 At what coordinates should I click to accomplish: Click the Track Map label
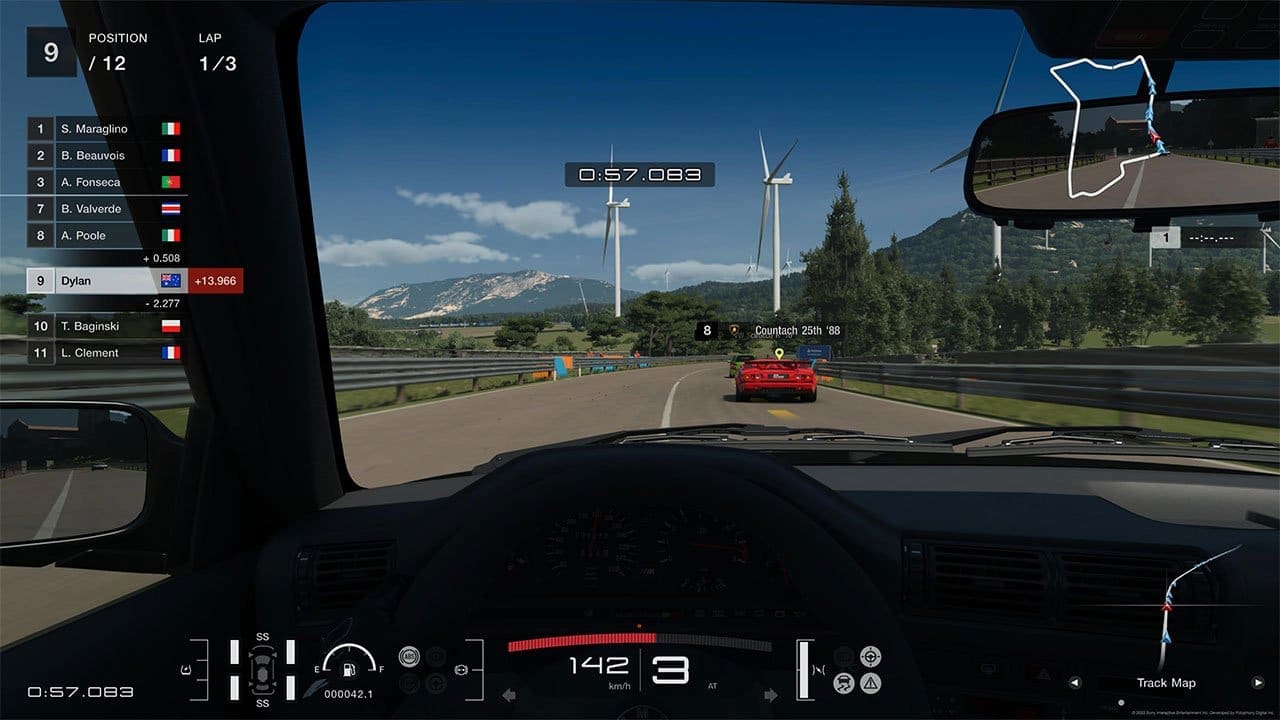pyautogui.click(x=1167, y=683)
